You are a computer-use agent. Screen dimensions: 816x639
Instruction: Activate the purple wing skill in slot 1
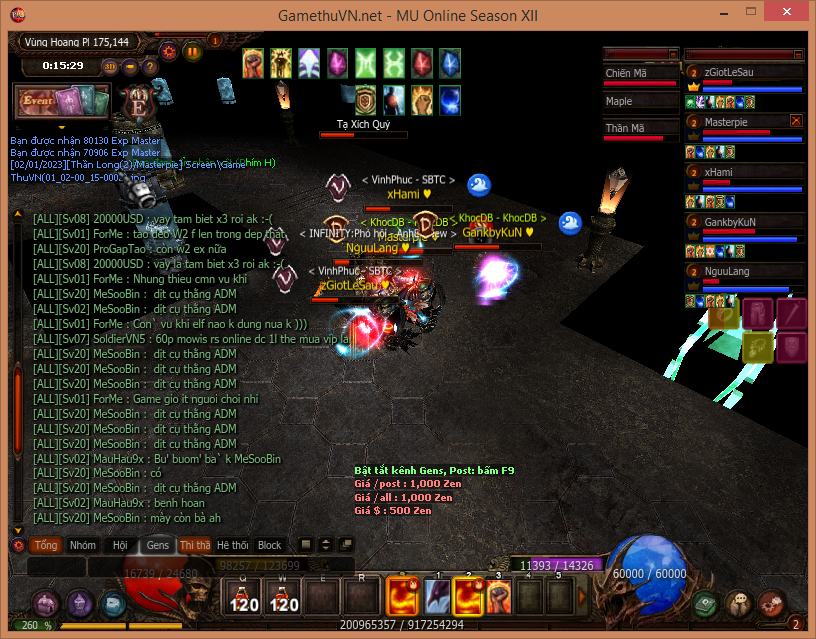coord(437,597)
